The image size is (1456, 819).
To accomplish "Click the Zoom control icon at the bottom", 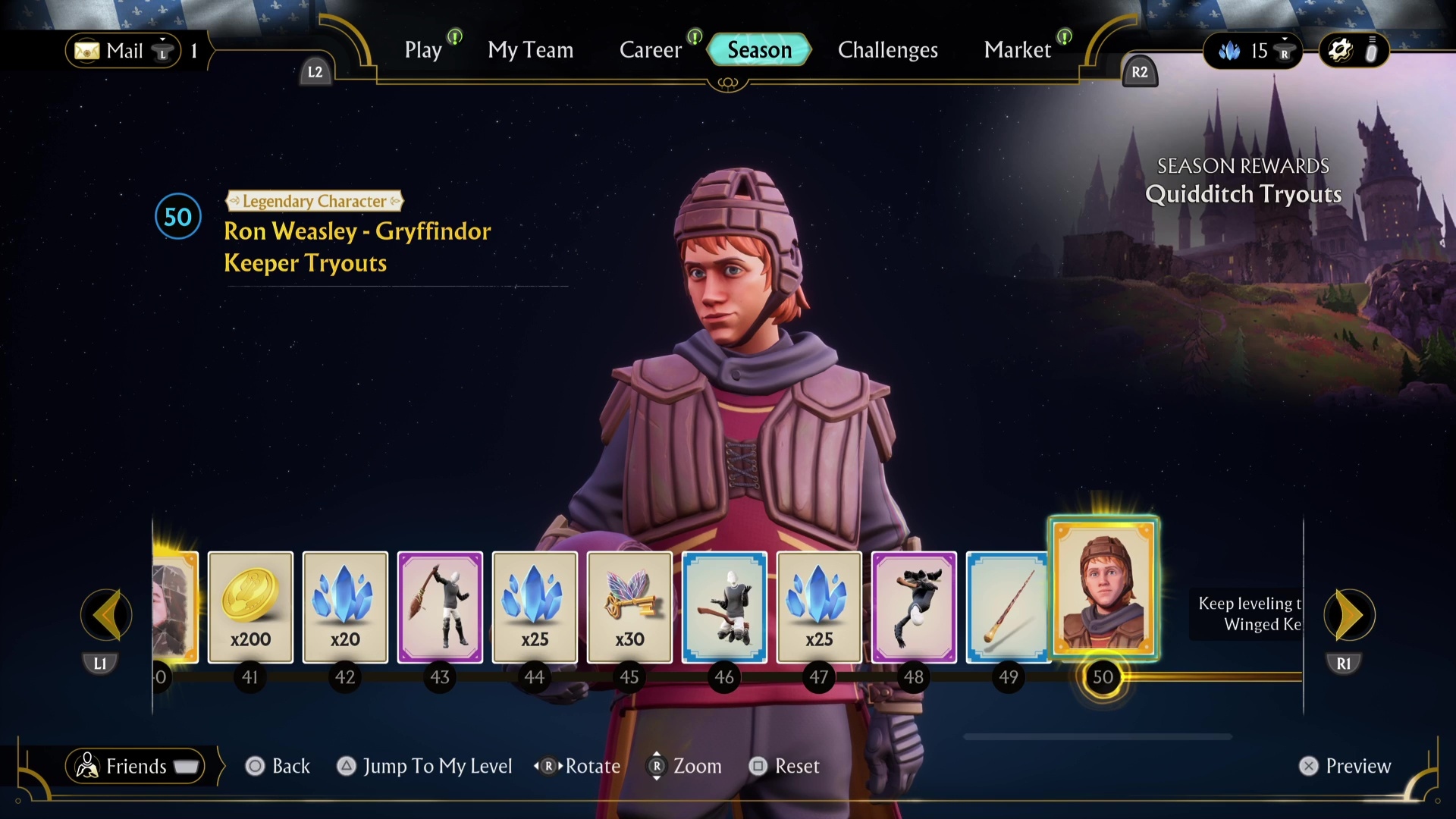I will [x=657, y=766].
